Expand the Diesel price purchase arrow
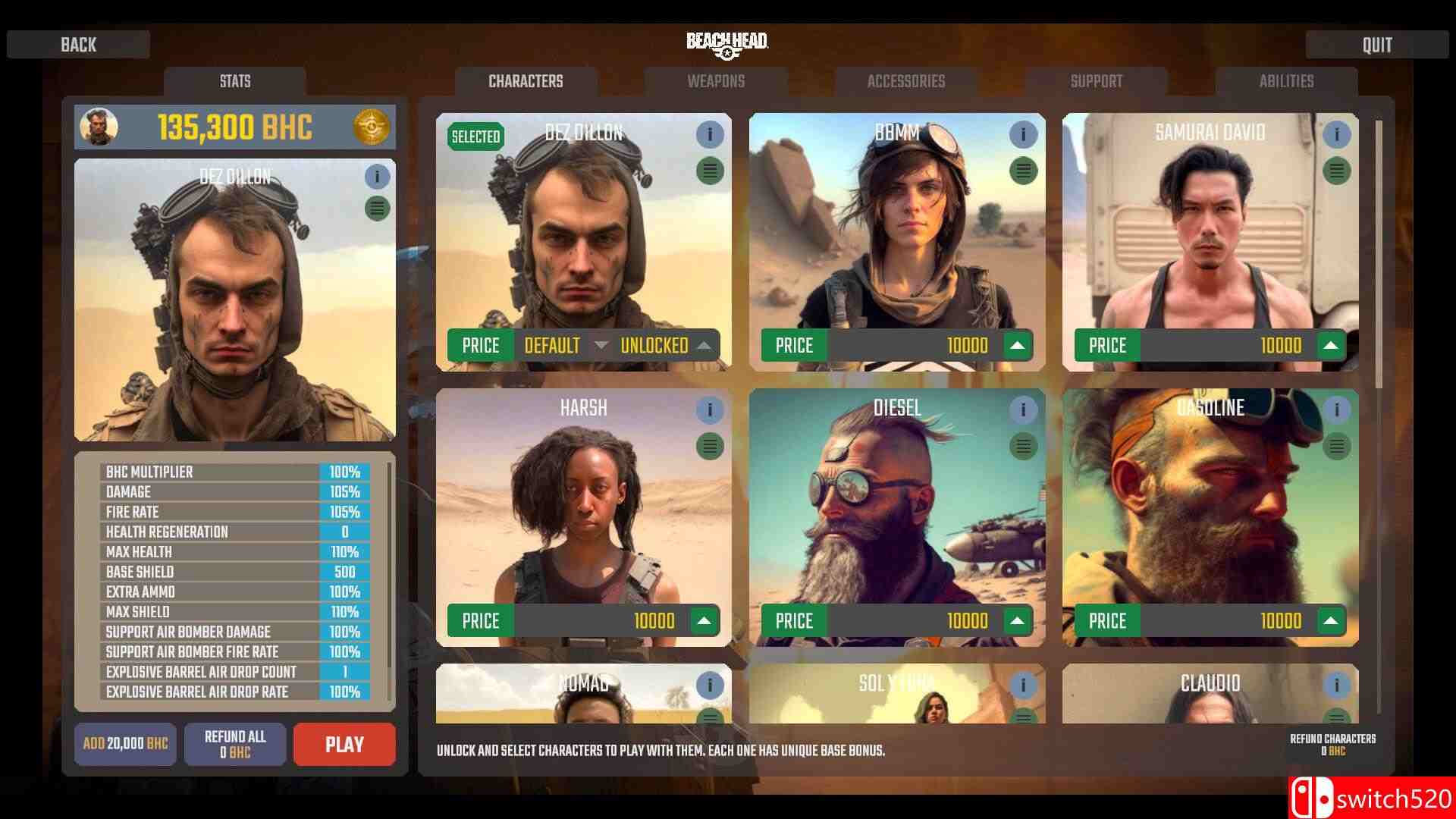This screenshot has width=1456, height=819. click(x=1018, y=621)
